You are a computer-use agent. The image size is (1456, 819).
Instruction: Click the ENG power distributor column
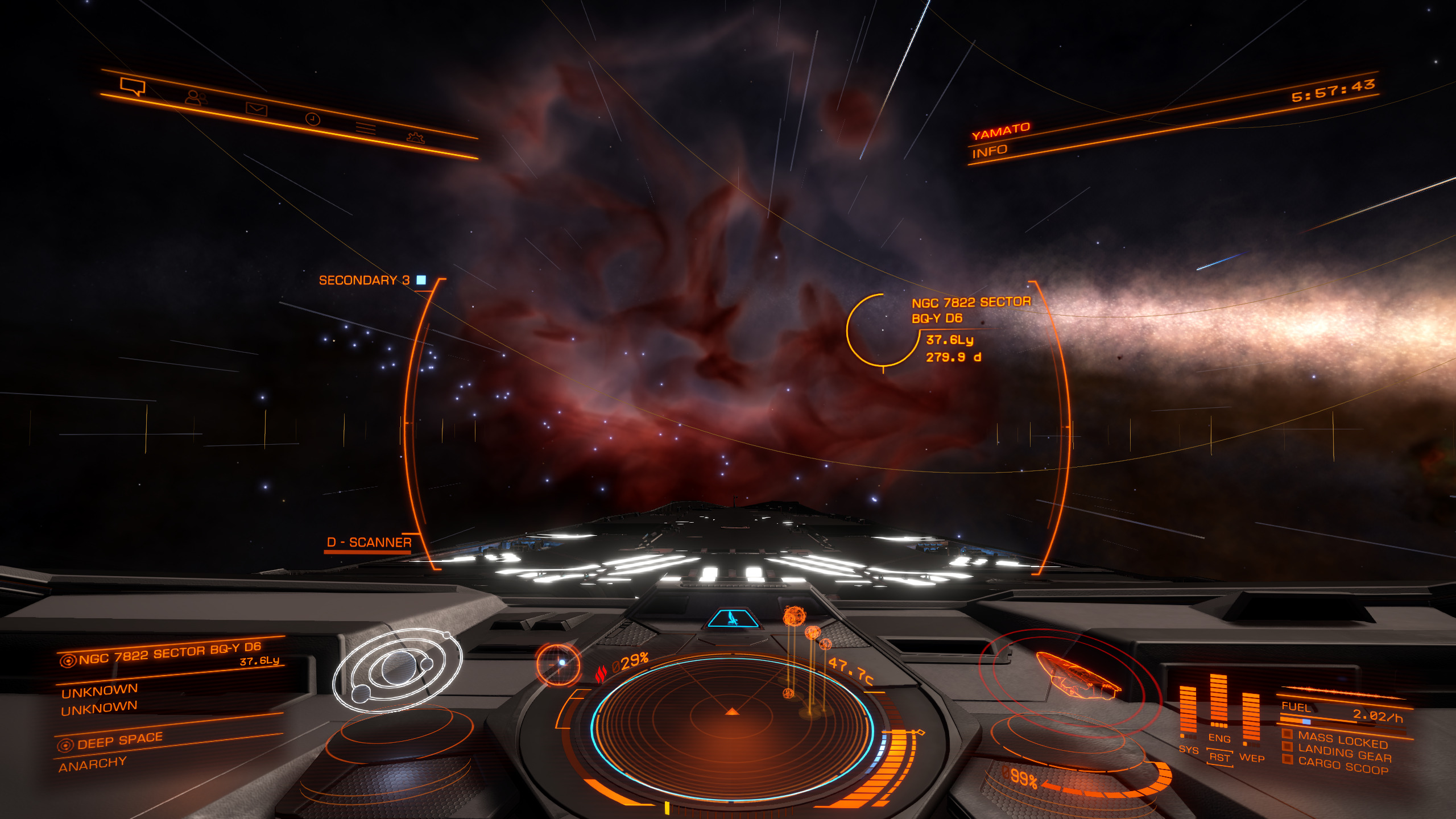(x=1218, y=705)
